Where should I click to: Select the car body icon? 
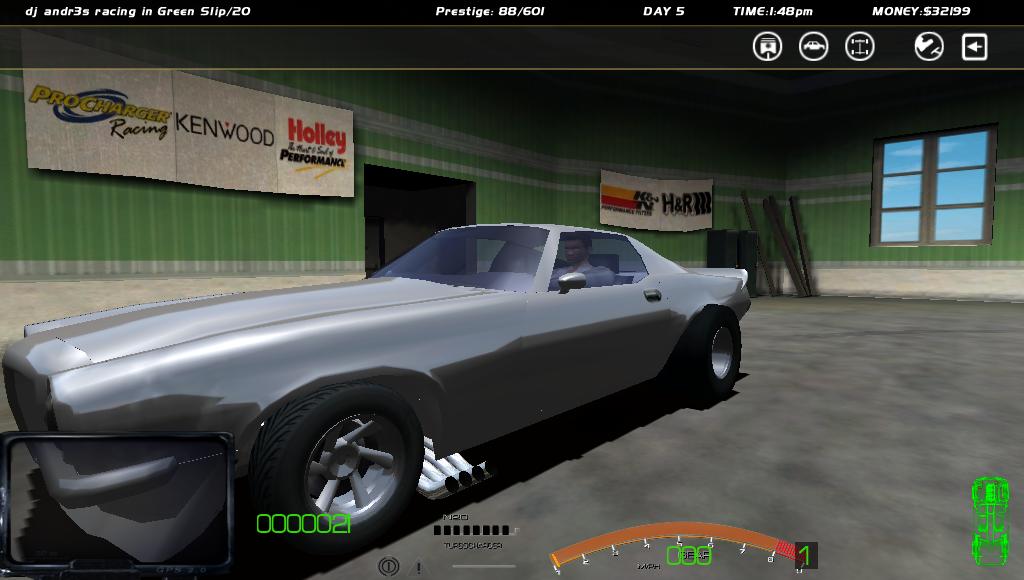[x=813, y=46]
